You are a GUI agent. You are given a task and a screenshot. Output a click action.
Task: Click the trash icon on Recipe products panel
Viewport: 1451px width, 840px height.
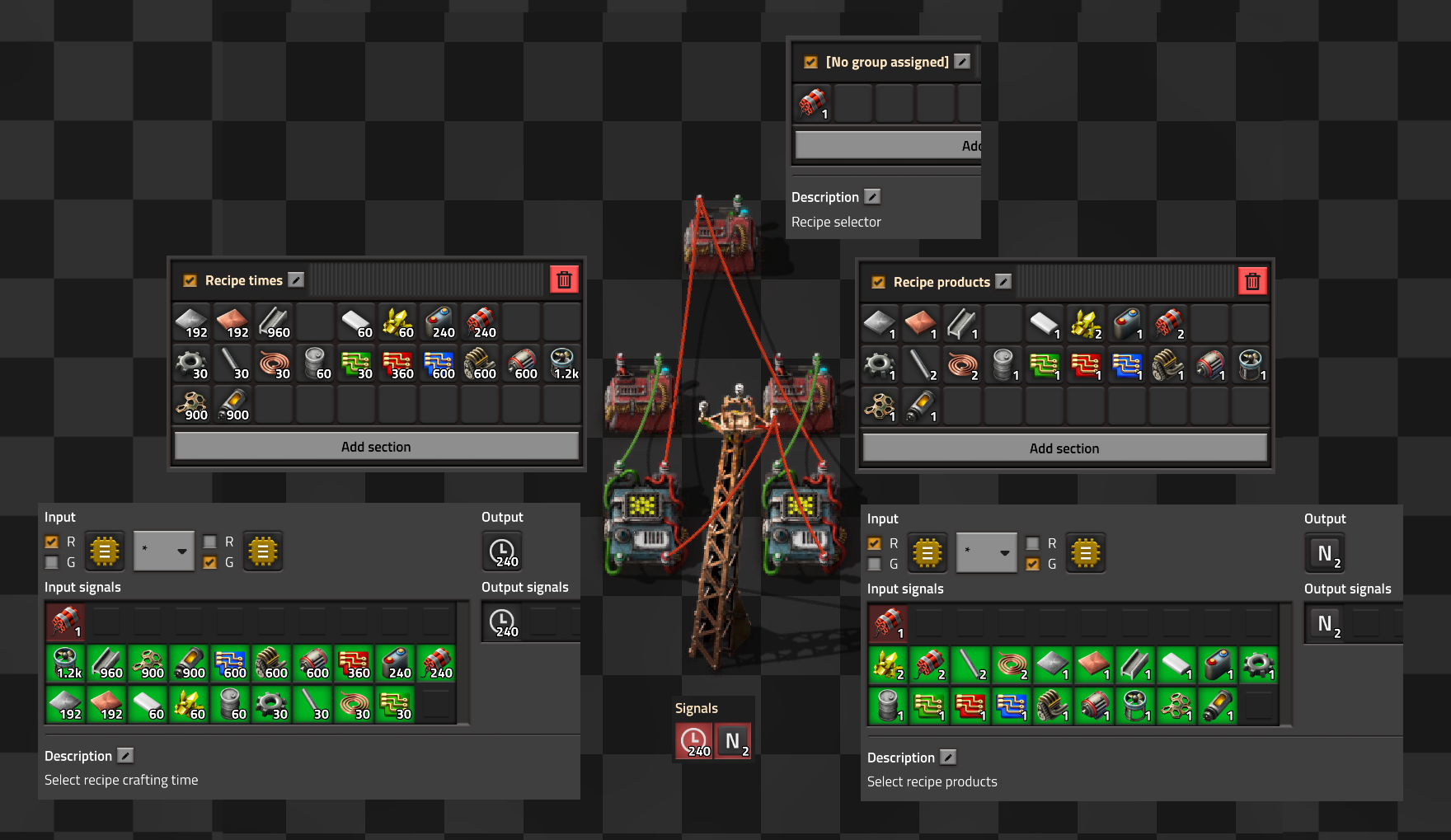1253,281
